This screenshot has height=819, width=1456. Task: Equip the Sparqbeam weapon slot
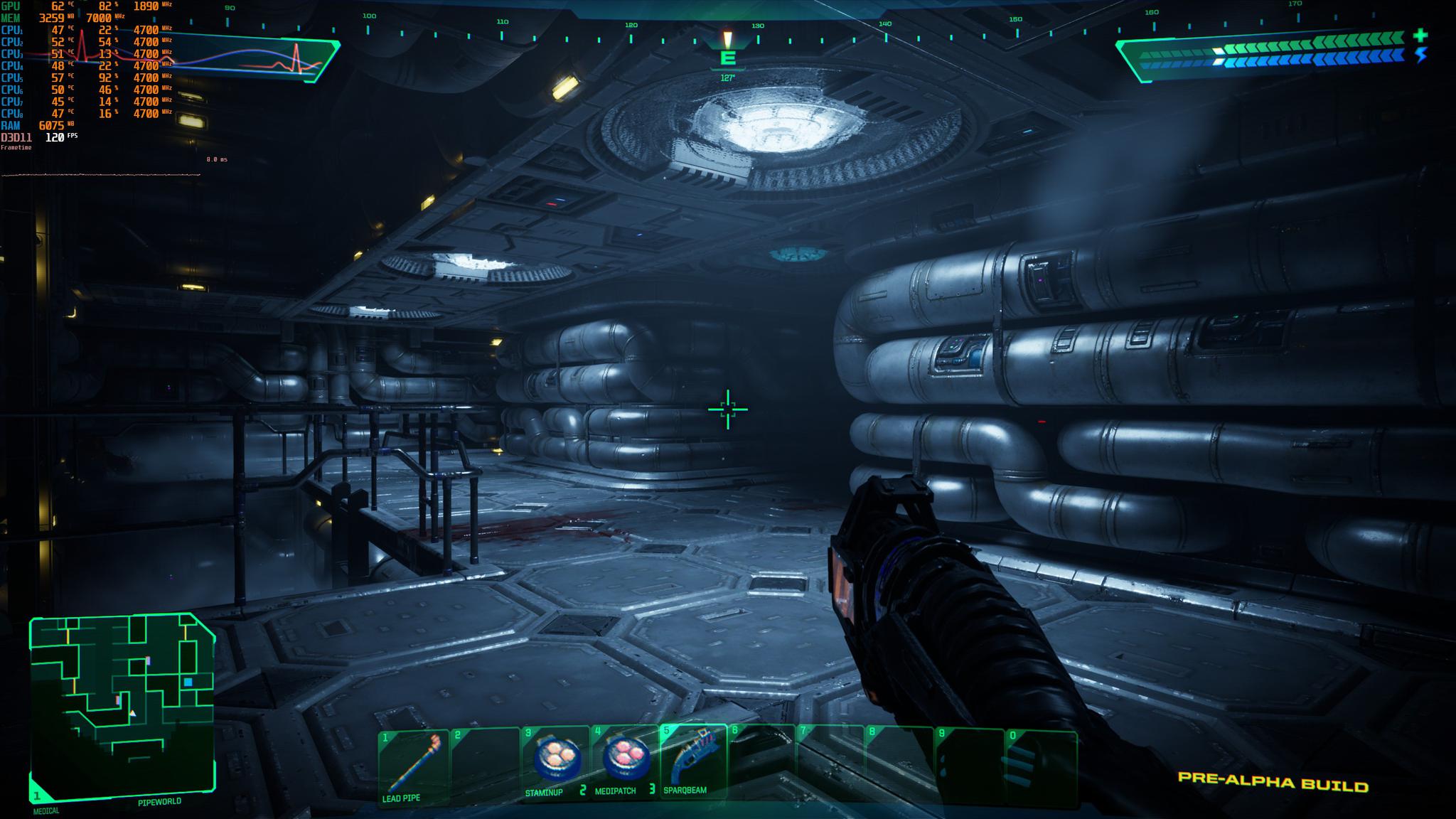[x=693, y=765]
